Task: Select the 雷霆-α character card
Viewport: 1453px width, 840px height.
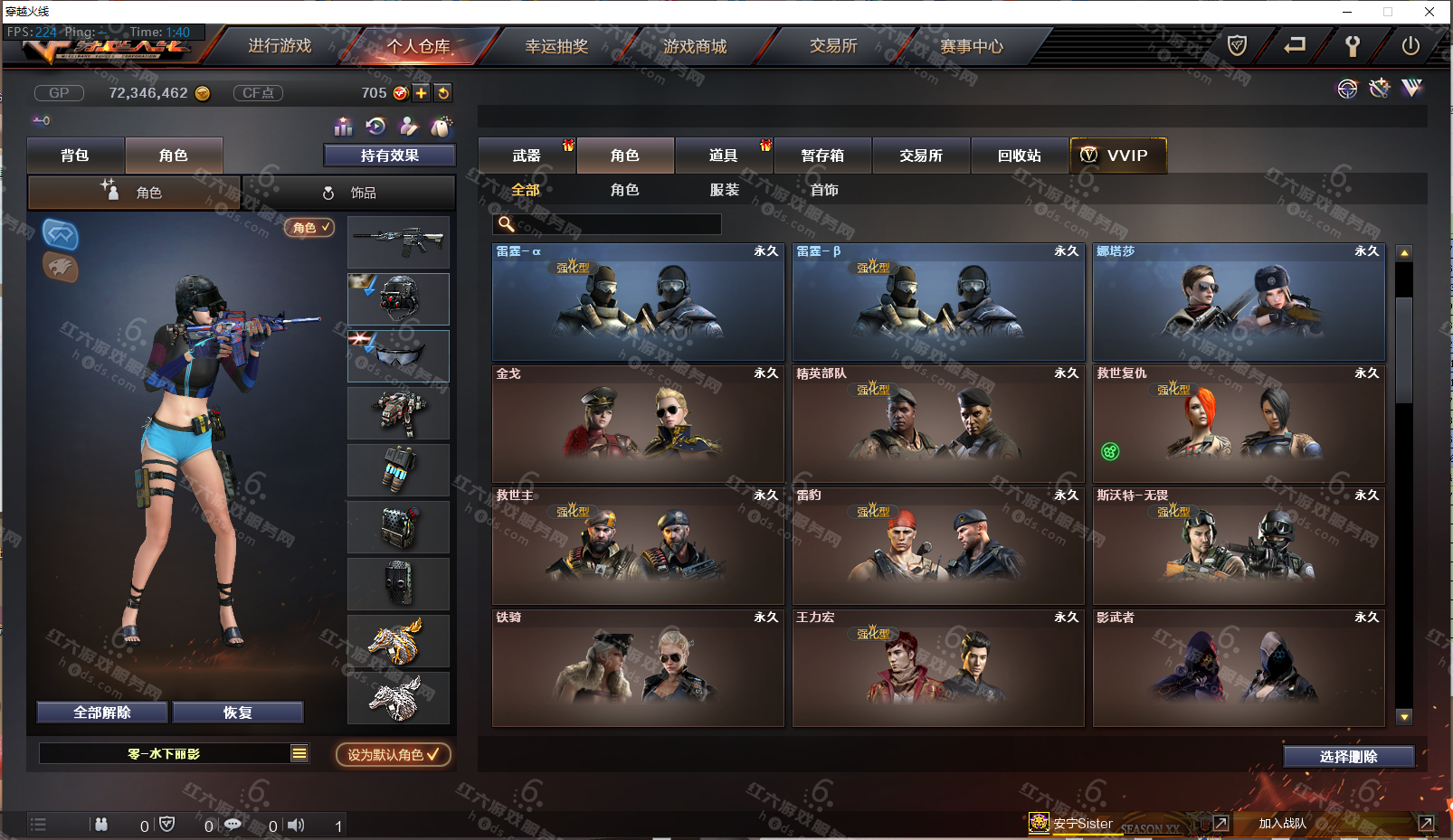Action: 638,302
